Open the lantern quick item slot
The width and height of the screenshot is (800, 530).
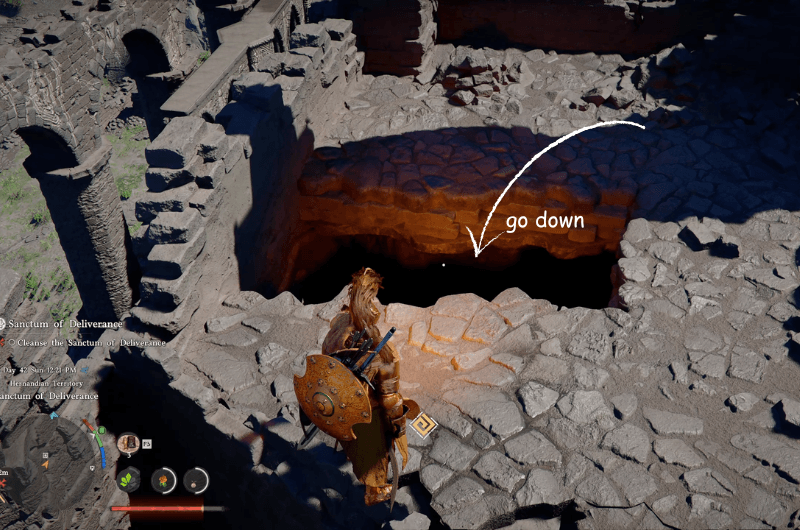(x=128, y=442)
